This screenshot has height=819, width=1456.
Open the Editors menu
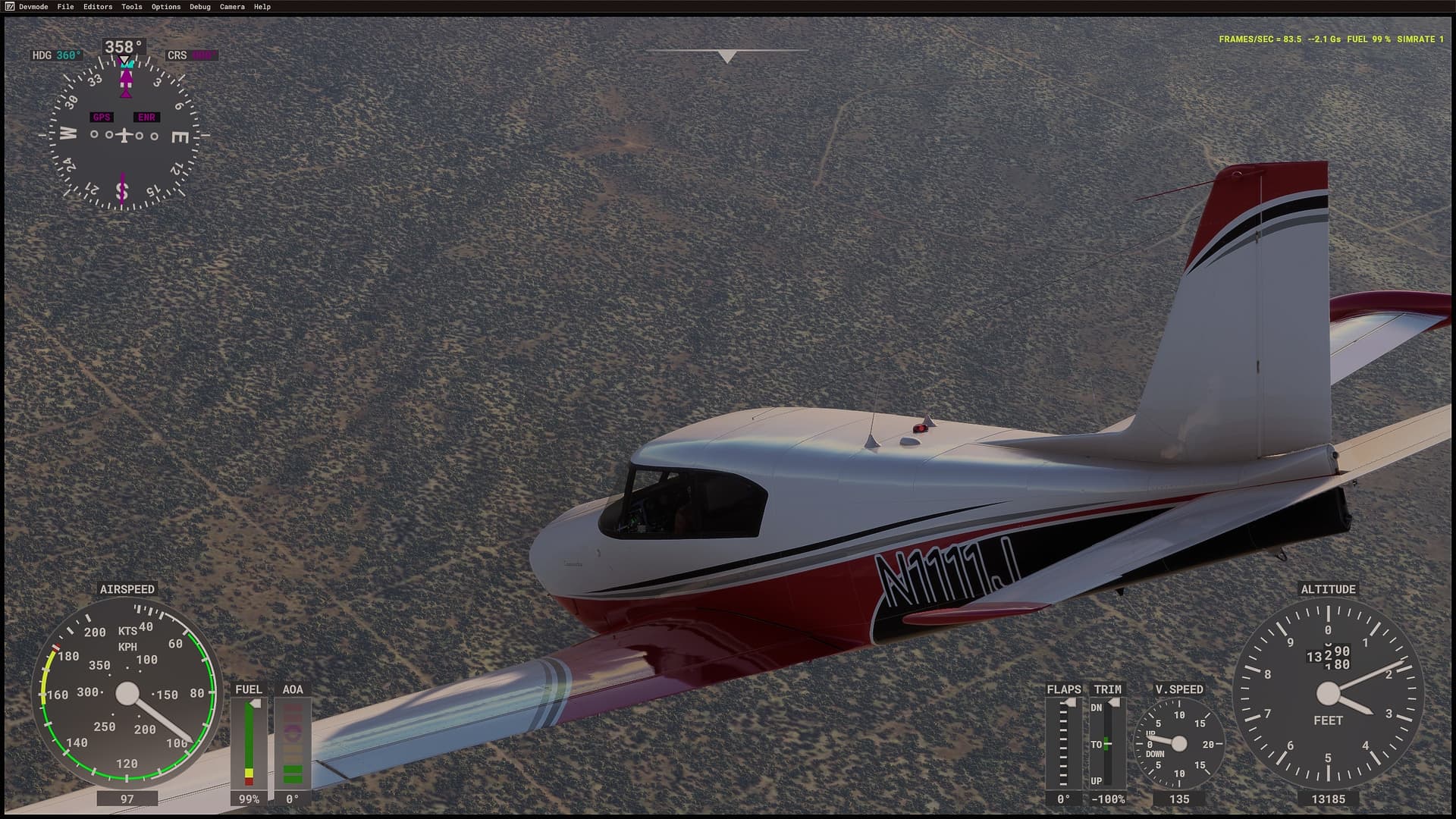point(98,7)
